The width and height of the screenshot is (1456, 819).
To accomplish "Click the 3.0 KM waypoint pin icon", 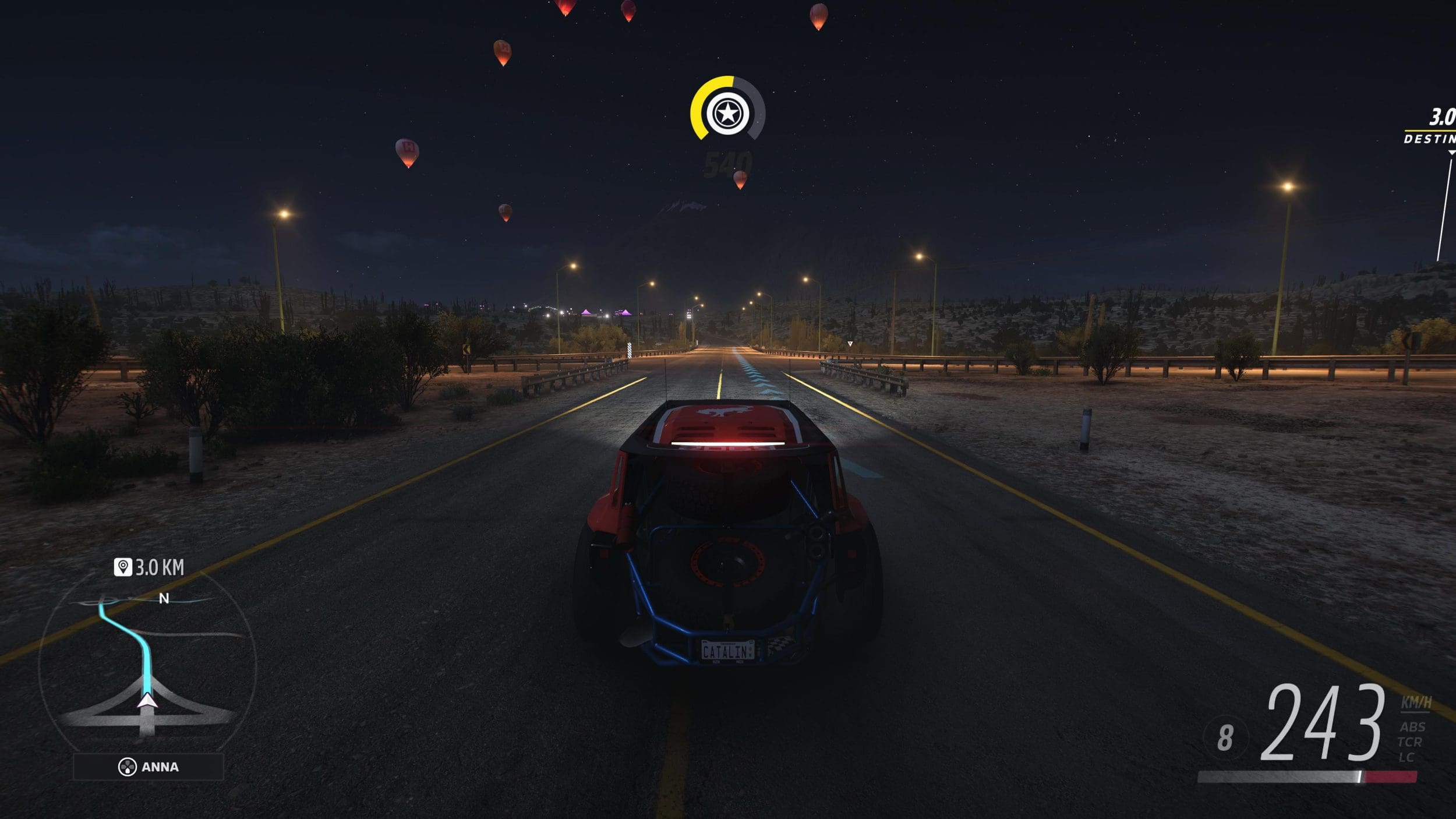I will (122, 567).
